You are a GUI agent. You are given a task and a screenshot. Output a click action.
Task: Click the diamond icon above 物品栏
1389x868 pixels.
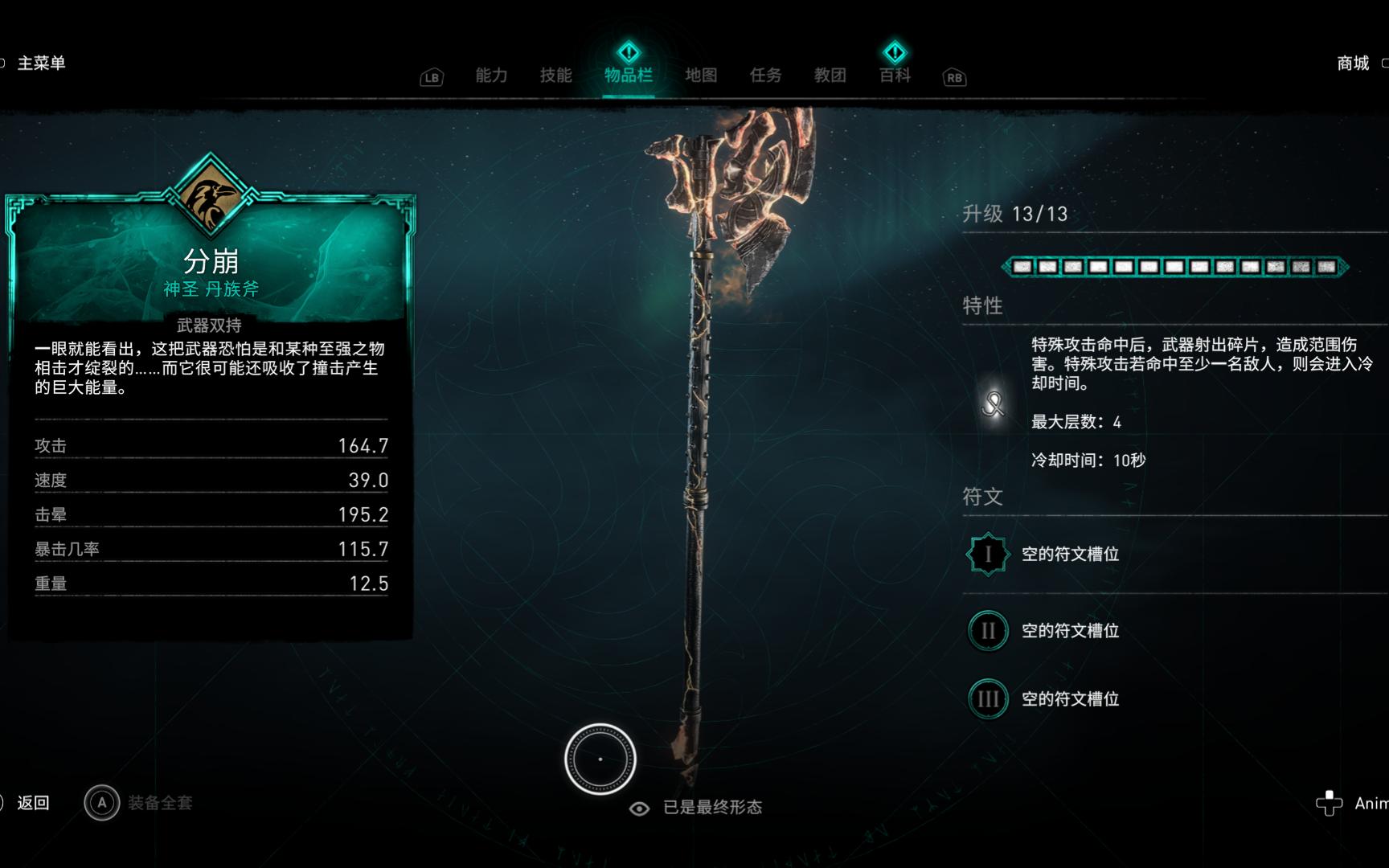pyautogui.click(x=628, y=52)
